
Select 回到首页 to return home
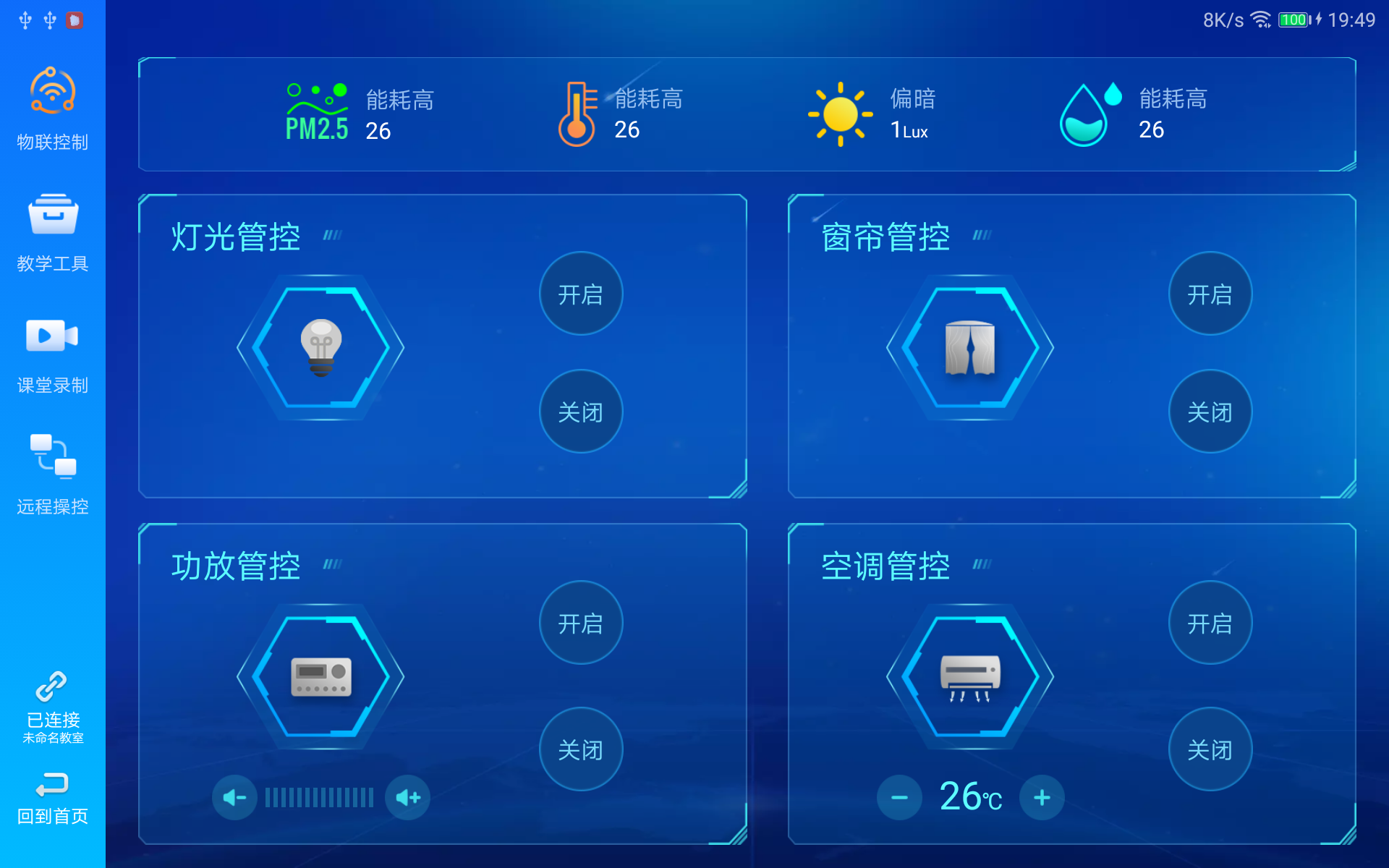(x=51, y=799)
